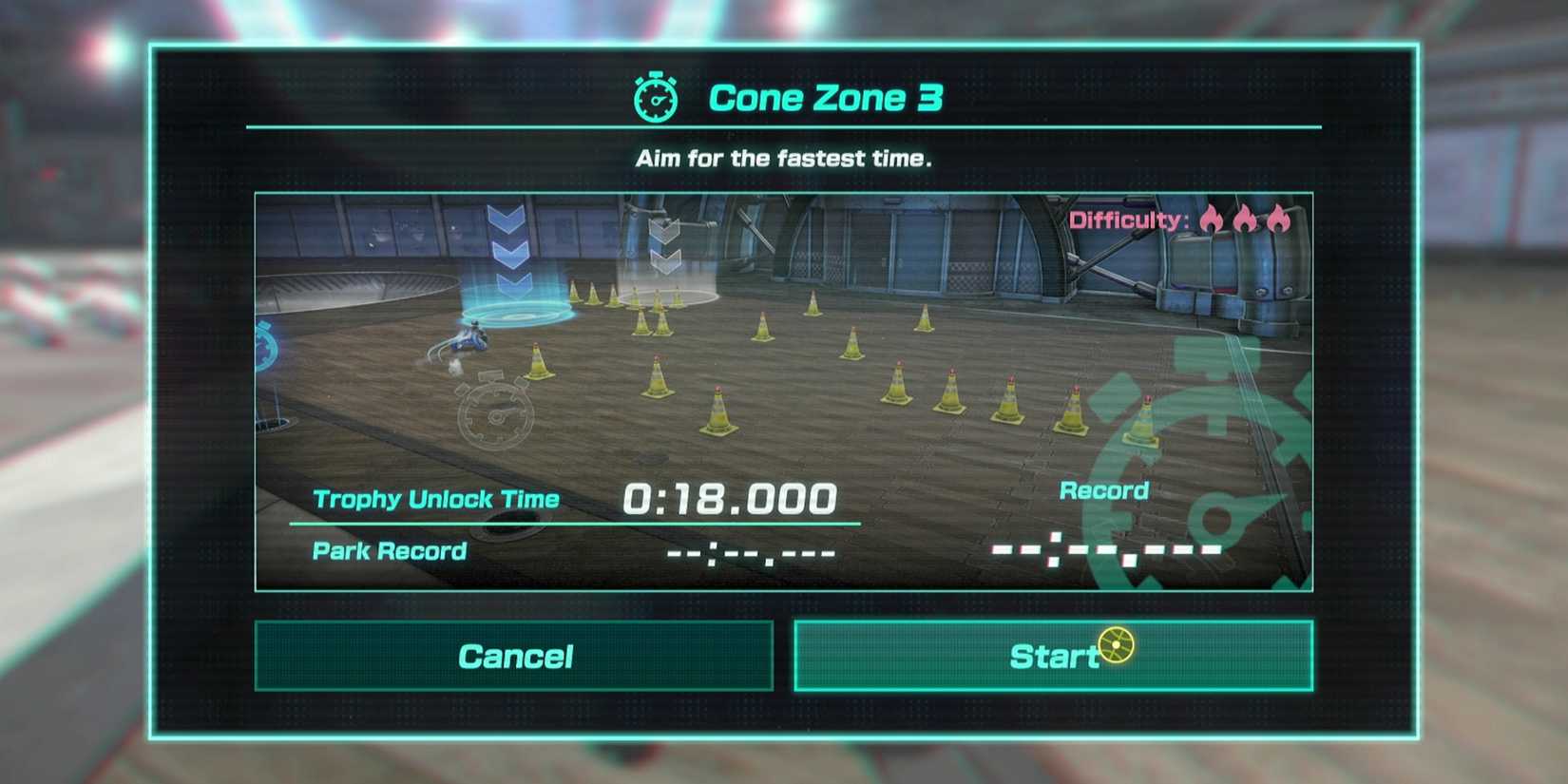
Task: Toggle the Park Record visibility
Action: [388, 551]
